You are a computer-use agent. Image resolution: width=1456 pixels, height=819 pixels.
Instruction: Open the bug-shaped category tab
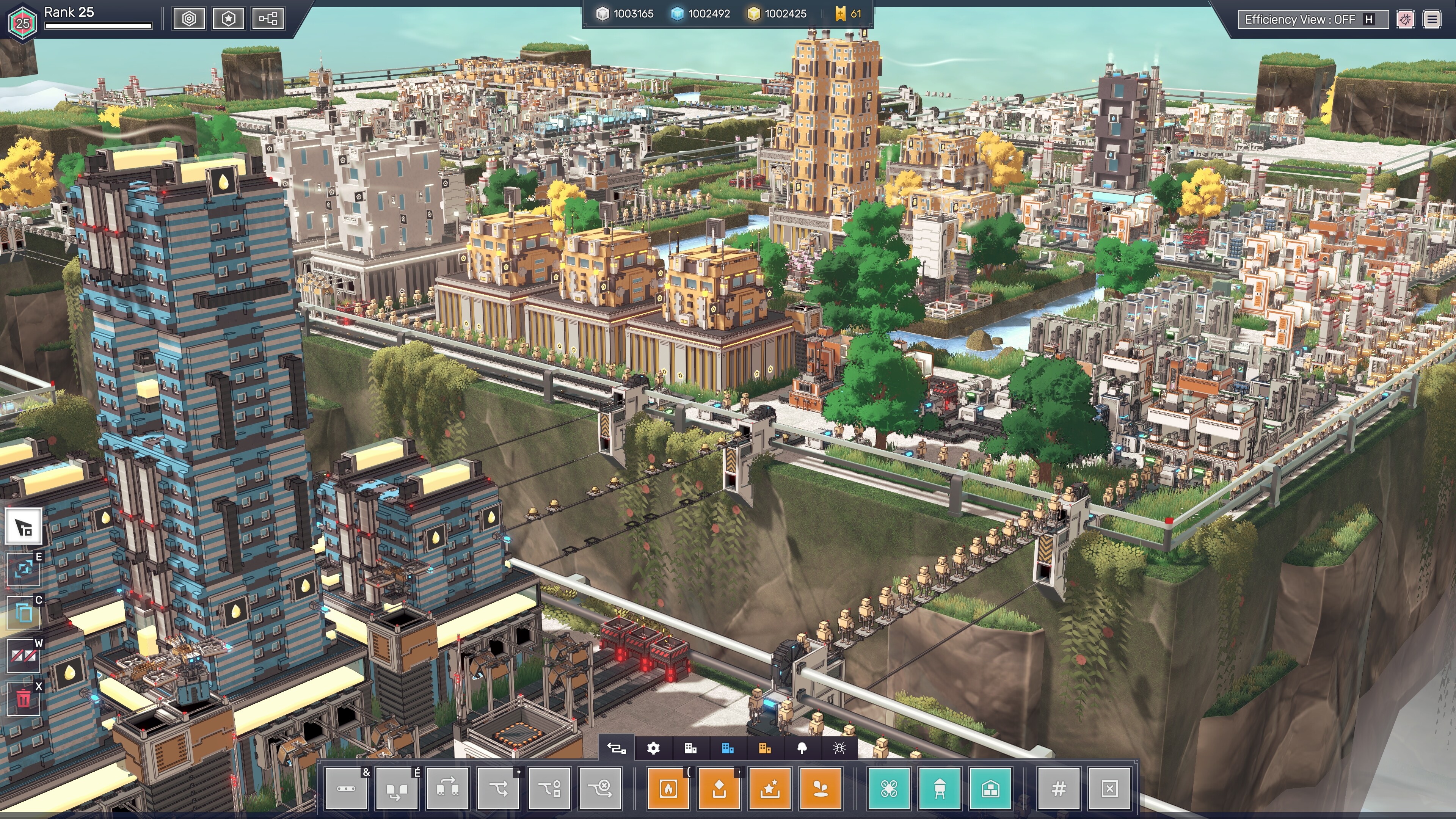click(839, 748)
